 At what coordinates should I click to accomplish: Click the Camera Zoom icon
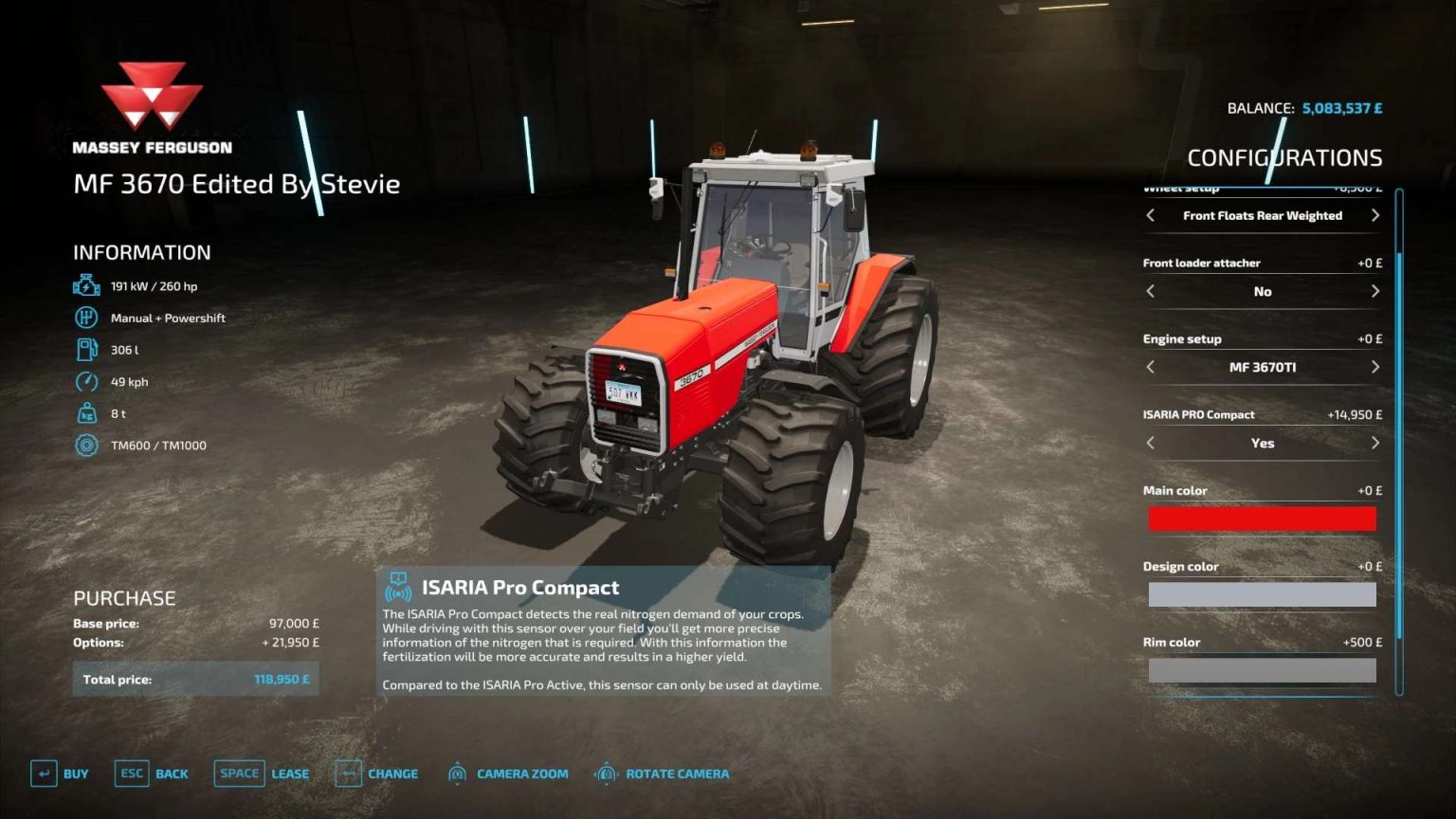[459, 773]
